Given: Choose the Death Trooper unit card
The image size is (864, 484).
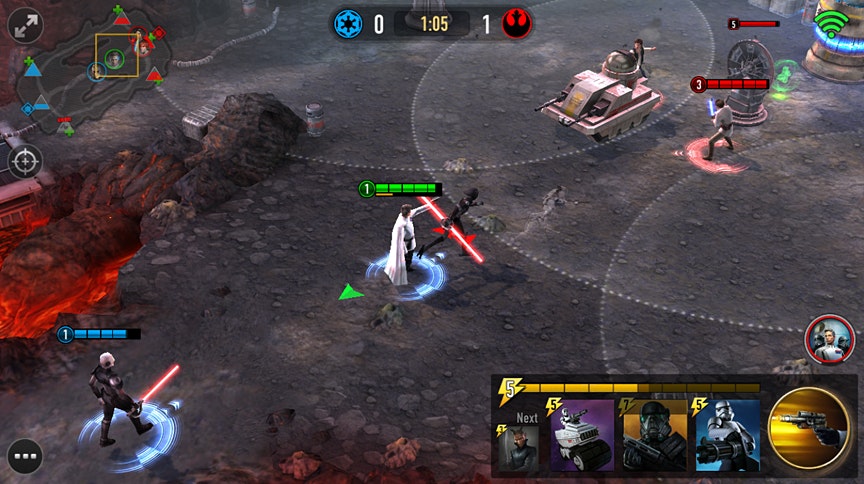Looking at the screenshot, I should tap(654, 437).
